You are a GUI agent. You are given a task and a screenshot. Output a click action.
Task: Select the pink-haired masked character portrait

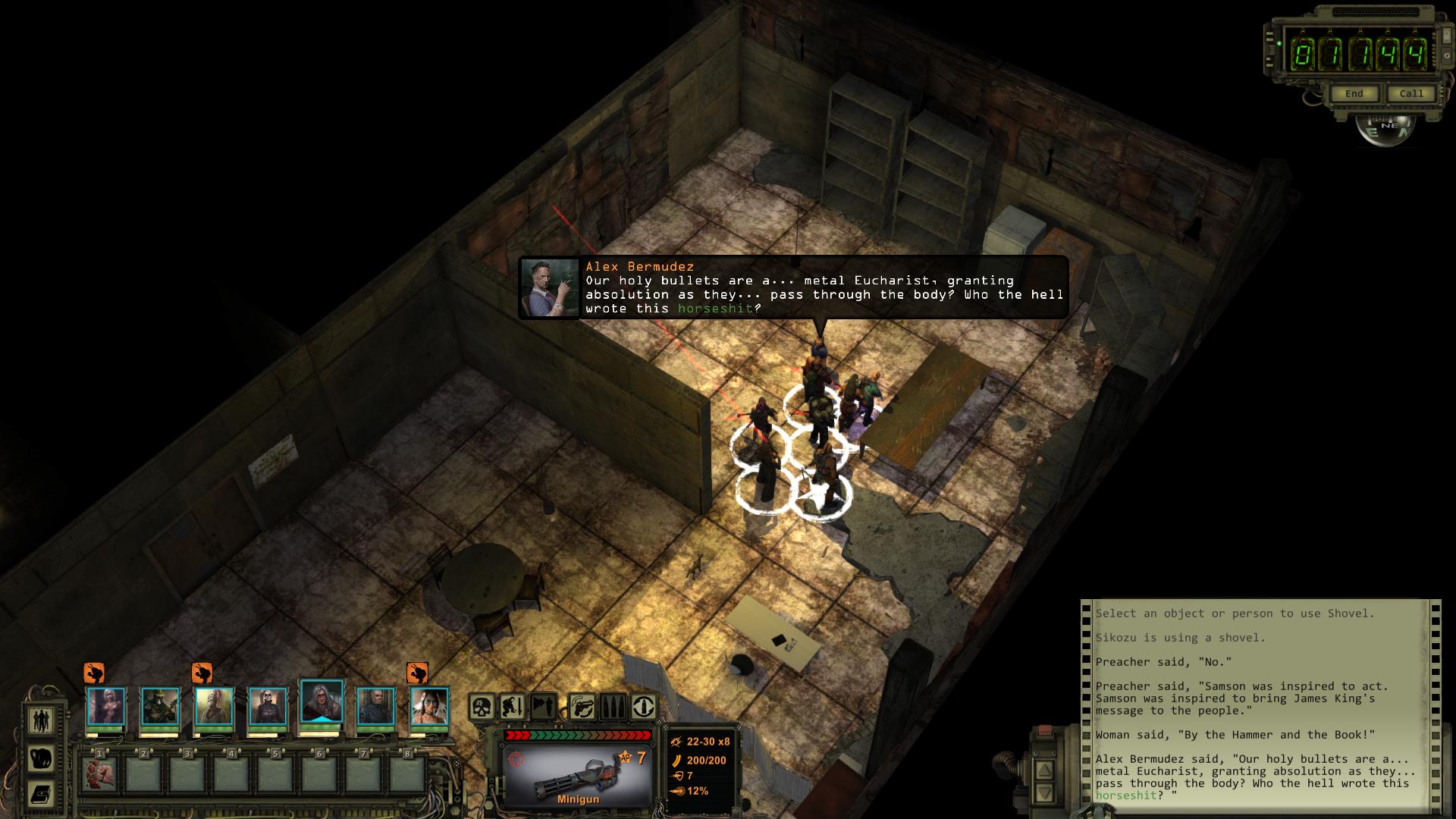[214, 706]
